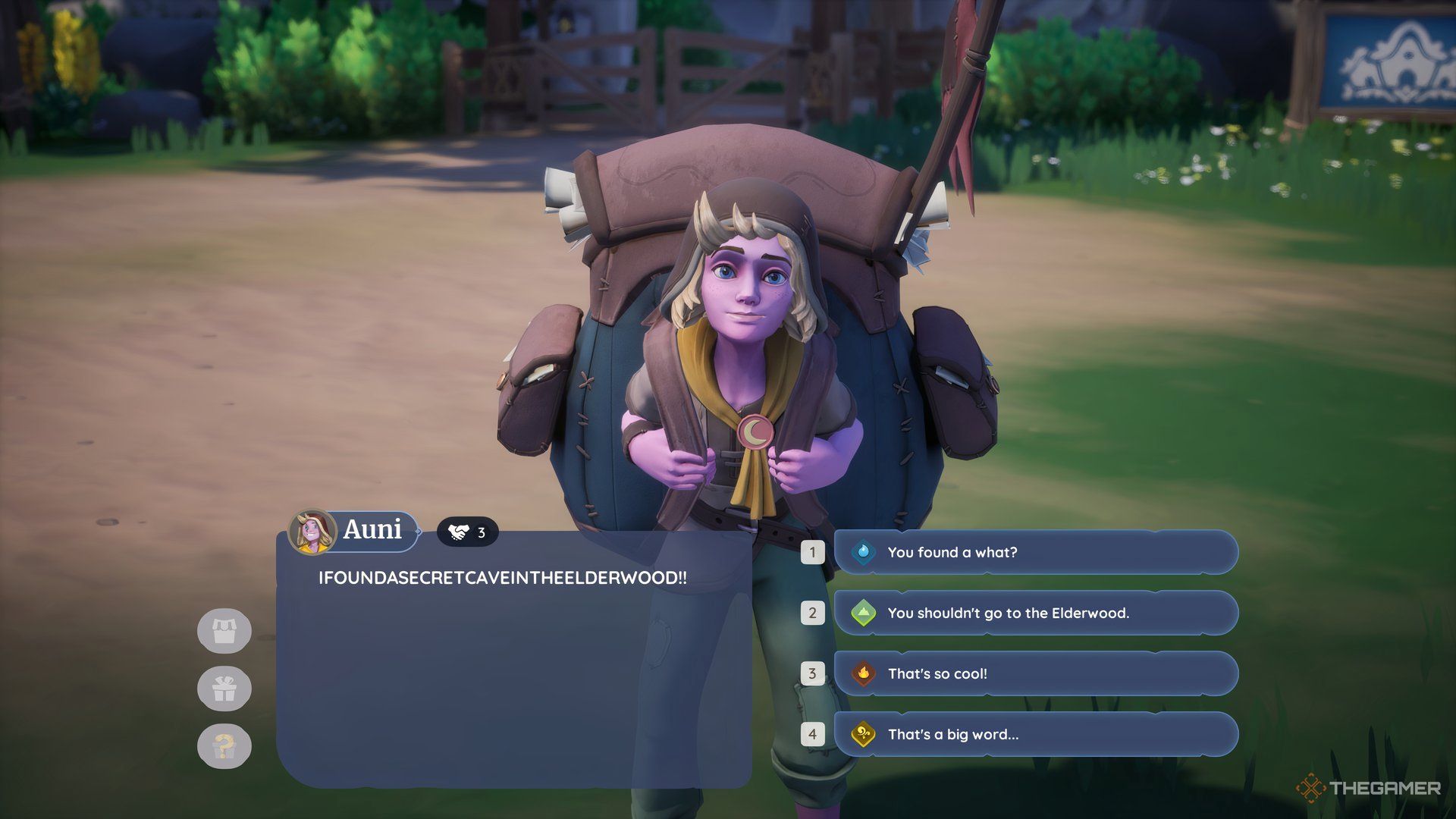
Task: Check the handshake friendship level badge
Action: pyautogui.click(x=467, y=533)
